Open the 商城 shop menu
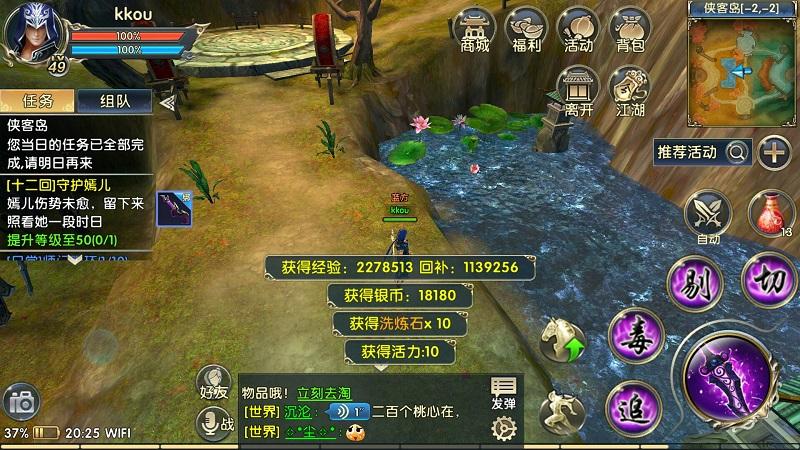 475,29
